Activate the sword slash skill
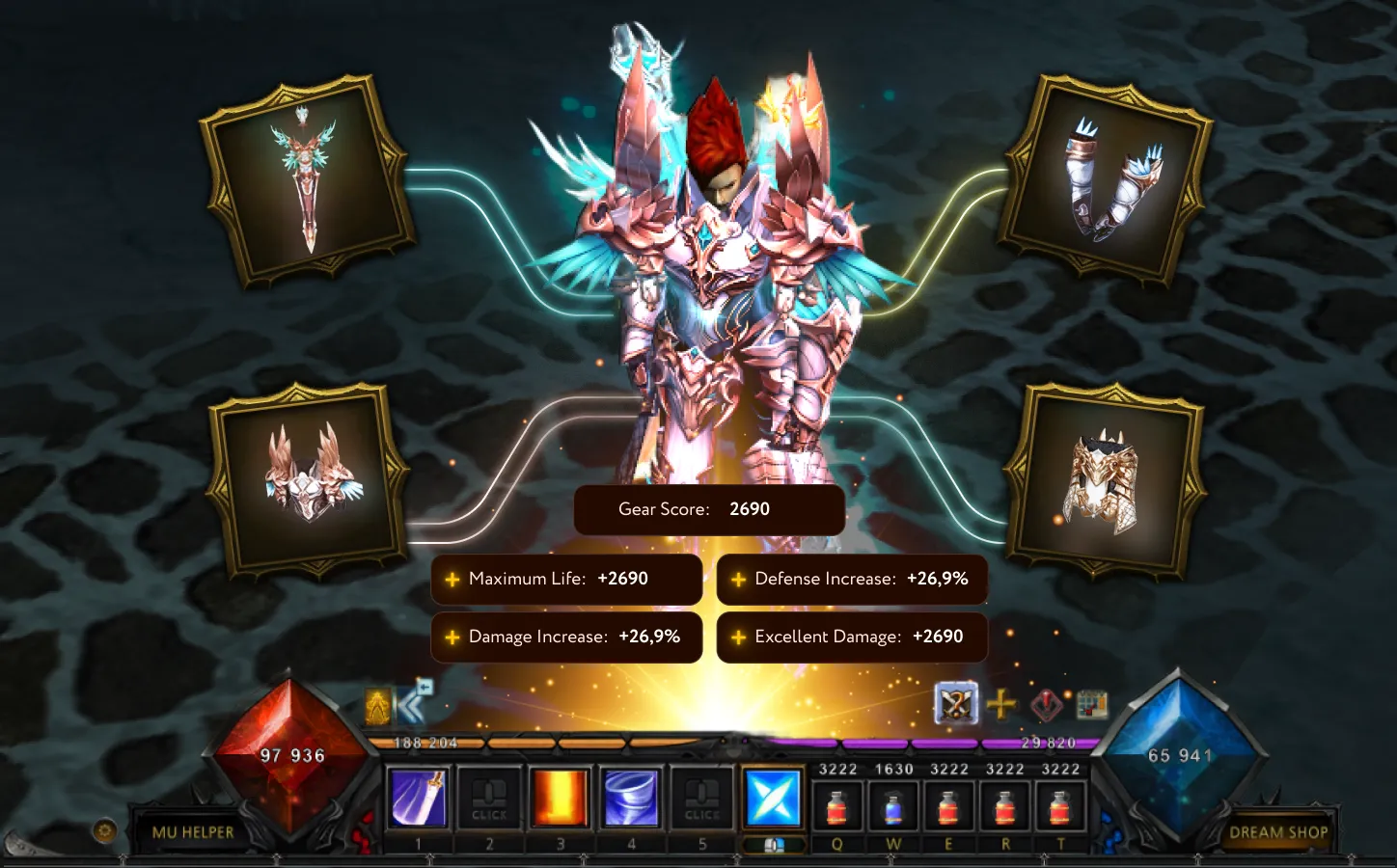Image resolution: width=1397 pixels, height=868 pixels. [418, 799]
